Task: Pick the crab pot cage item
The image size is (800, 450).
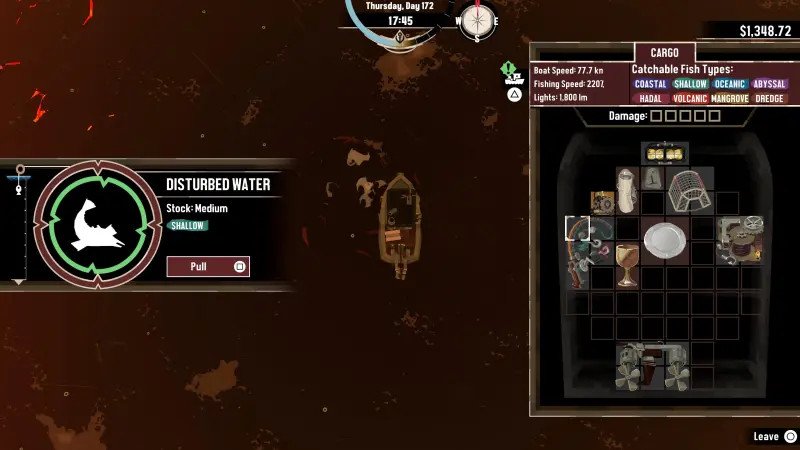Action: tap(689, 189)
